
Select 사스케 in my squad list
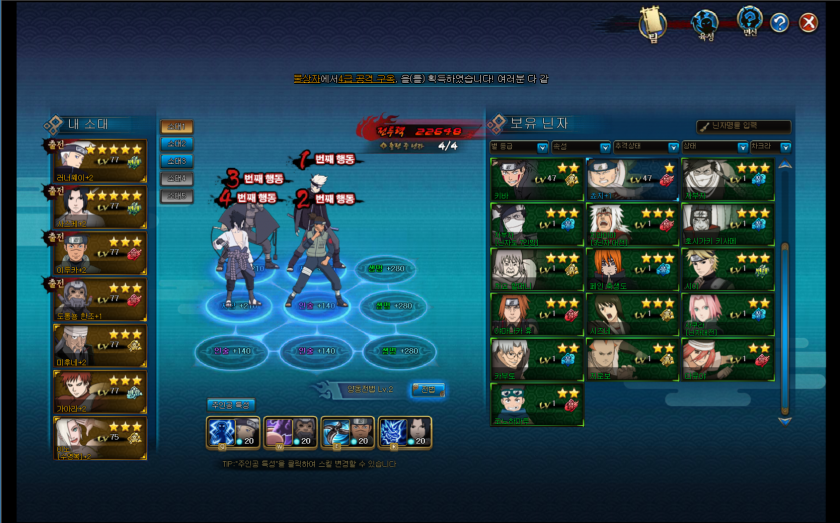100,206
